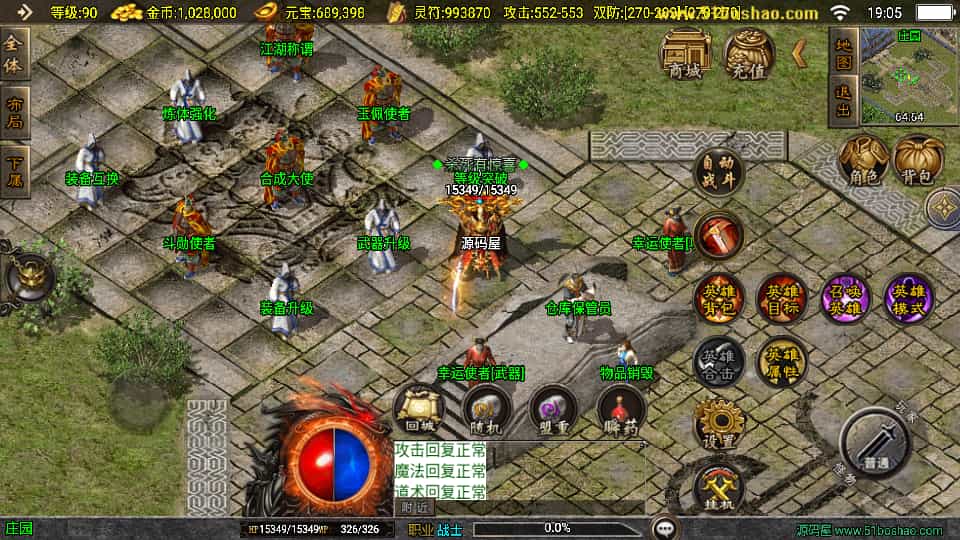
Task: Open 英雄属性 hero attributes
Action: tap(783, 360)
